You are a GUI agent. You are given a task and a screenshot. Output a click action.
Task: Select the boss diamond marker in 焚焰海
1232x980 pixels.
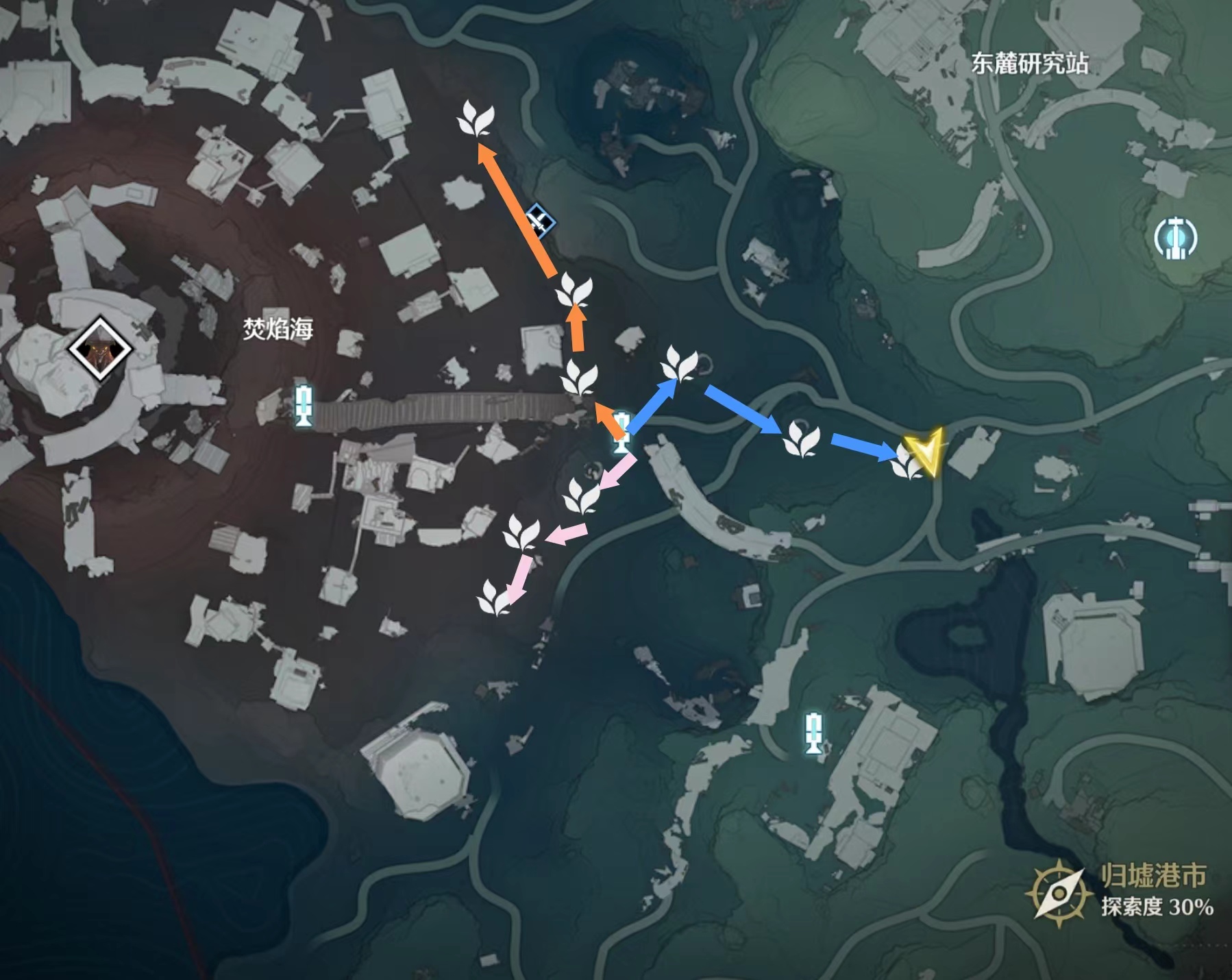(x=100, y=349)
